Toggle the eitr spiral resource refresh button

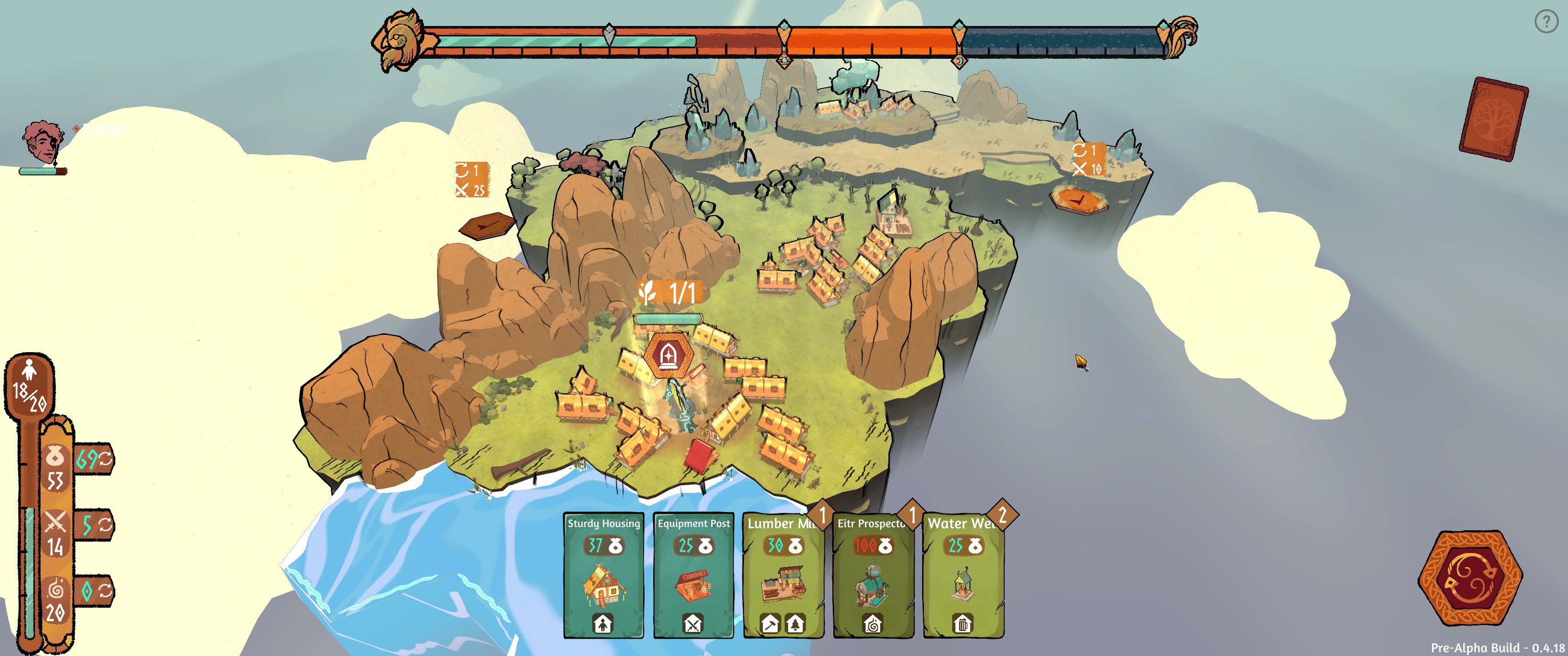[105, 591]
